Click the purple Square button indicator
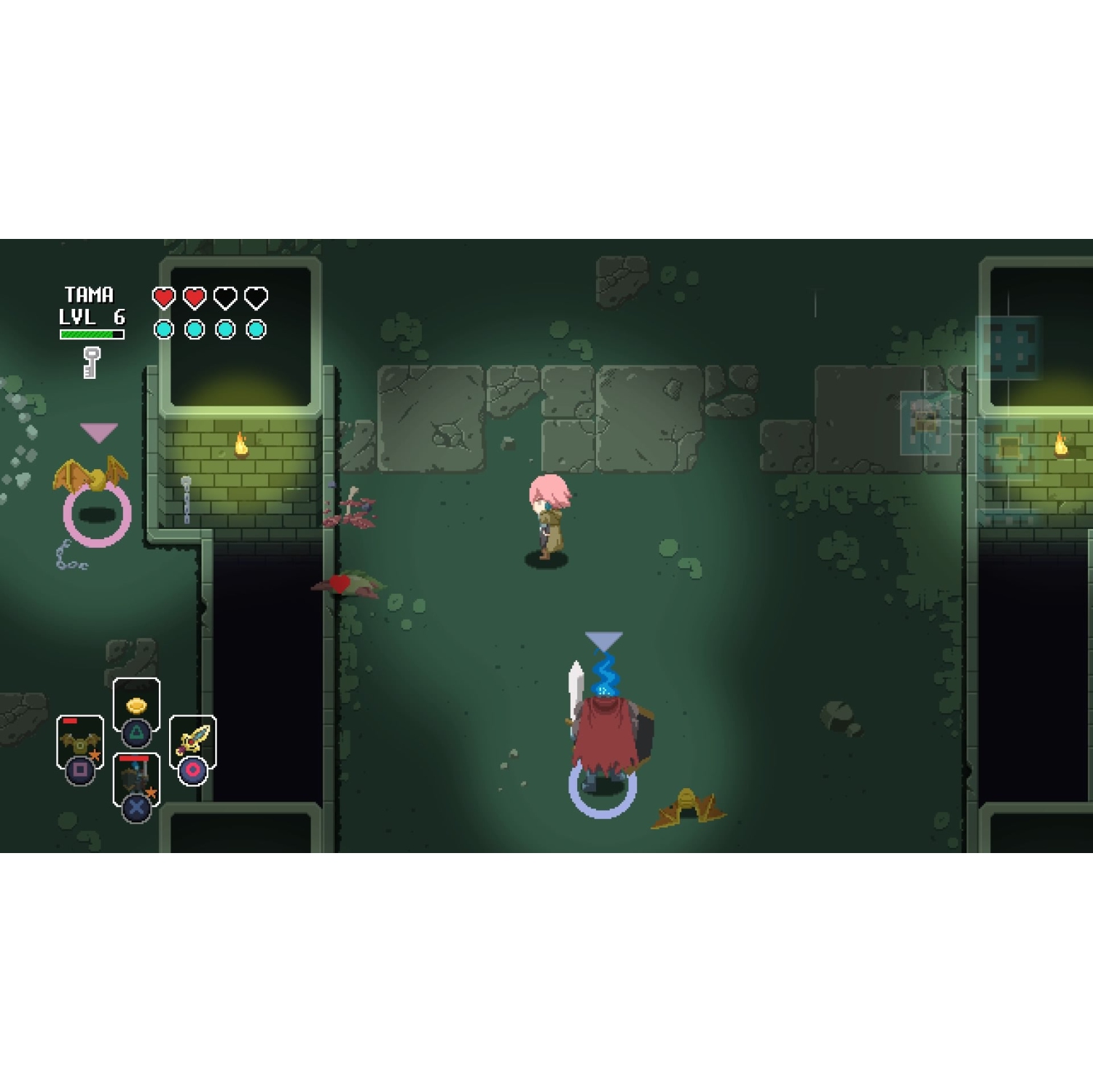 click(x=81, y=771)
